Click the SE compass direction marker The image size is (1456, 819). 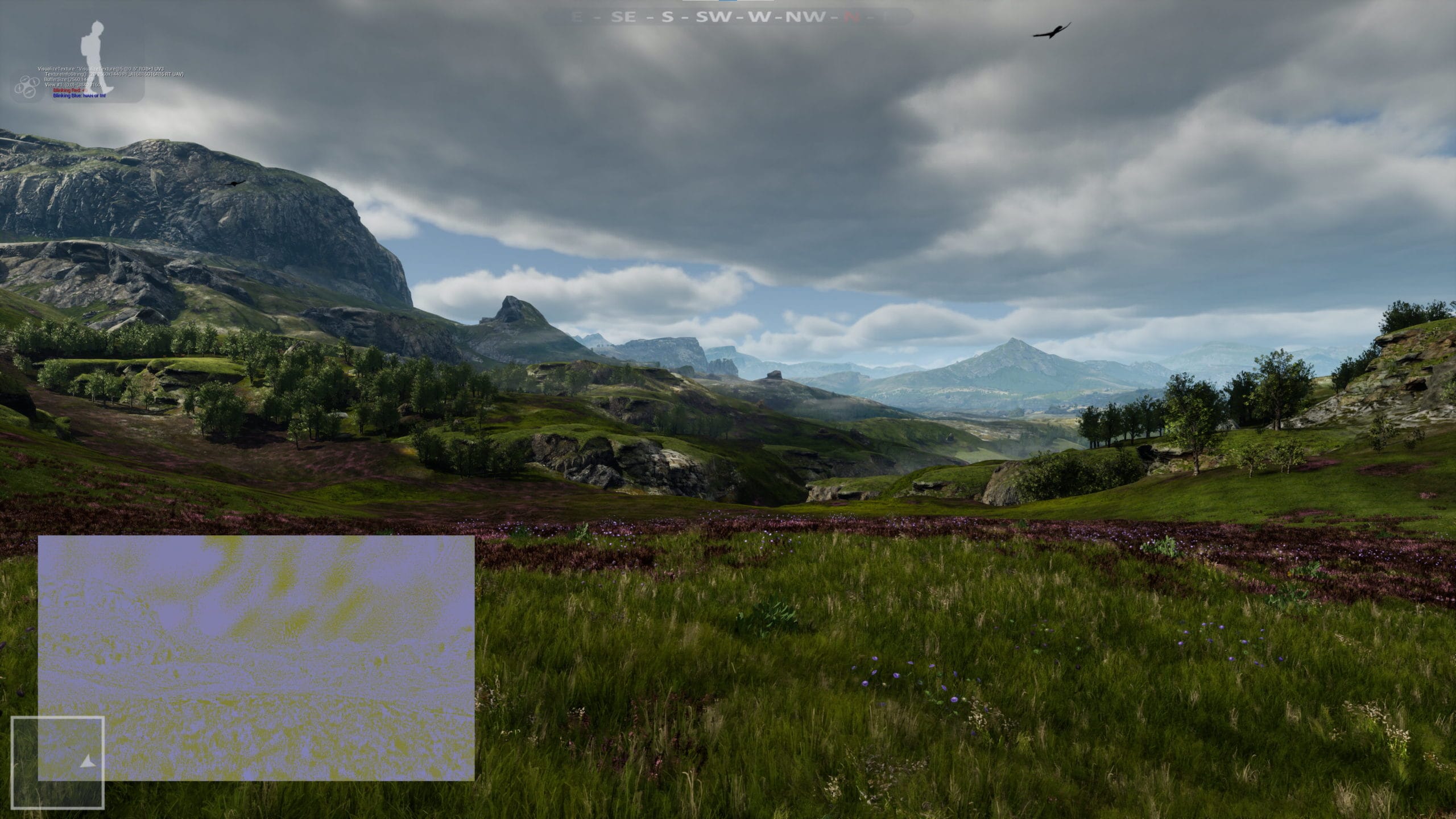[x=623, y=17]
